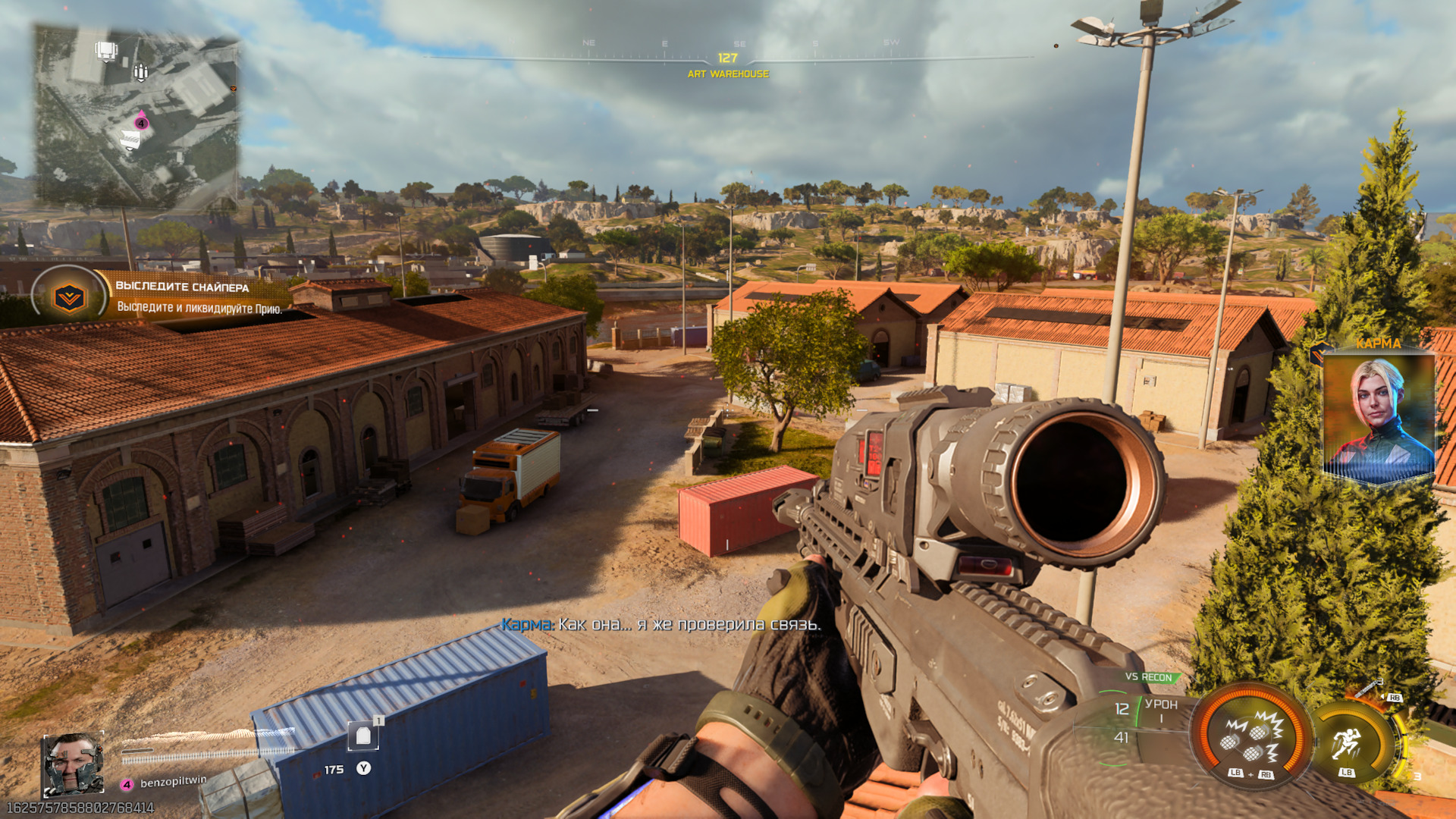Select the armor plate slot
Screen dimensions: 1456x819
click(x=363, y=735)
